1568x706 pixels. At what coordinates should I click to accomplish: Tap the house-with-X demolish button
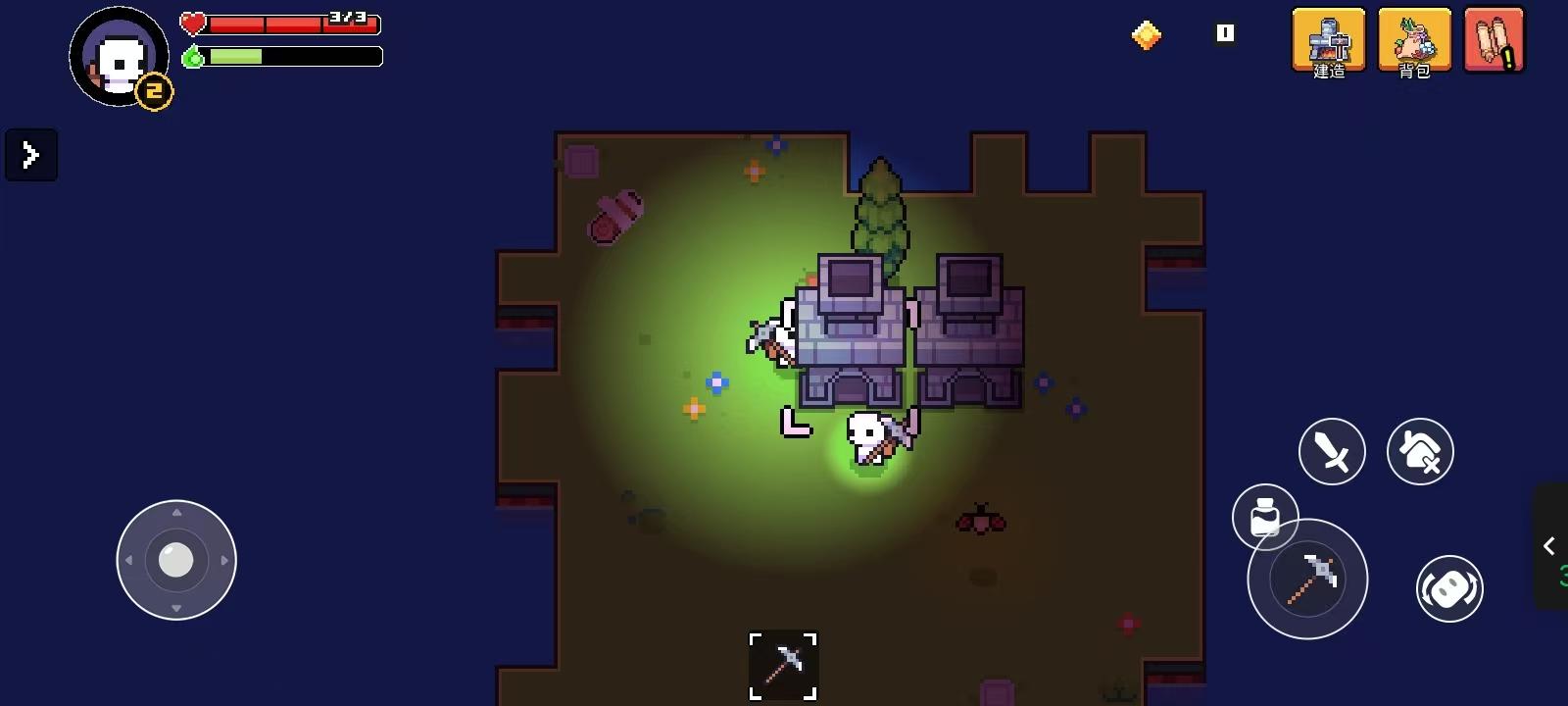pos(1421,451)
